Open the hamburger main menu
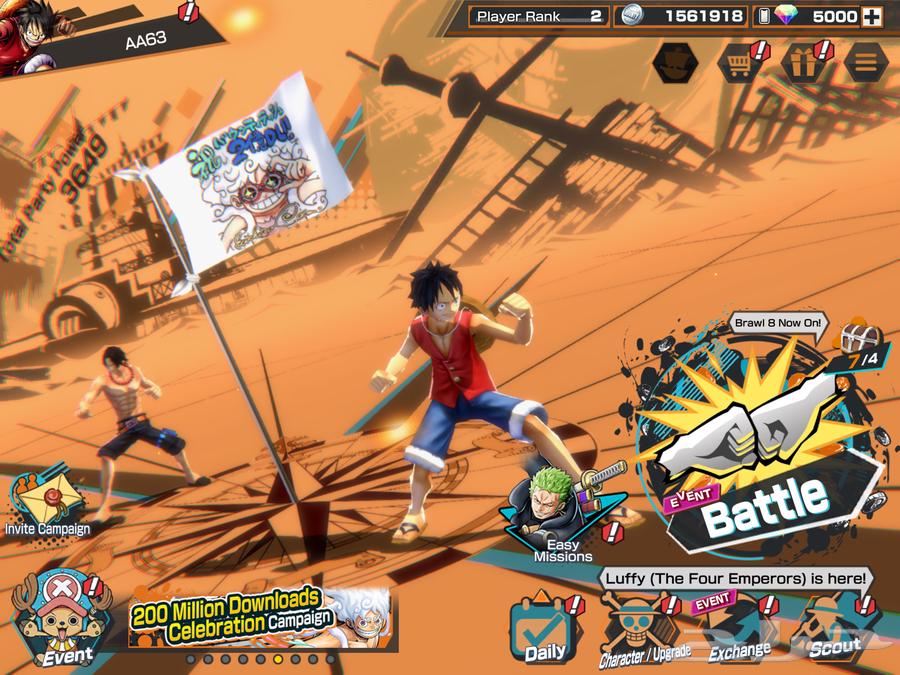The width and height of the screenshot is (900, 675). [x=865, y=64]
